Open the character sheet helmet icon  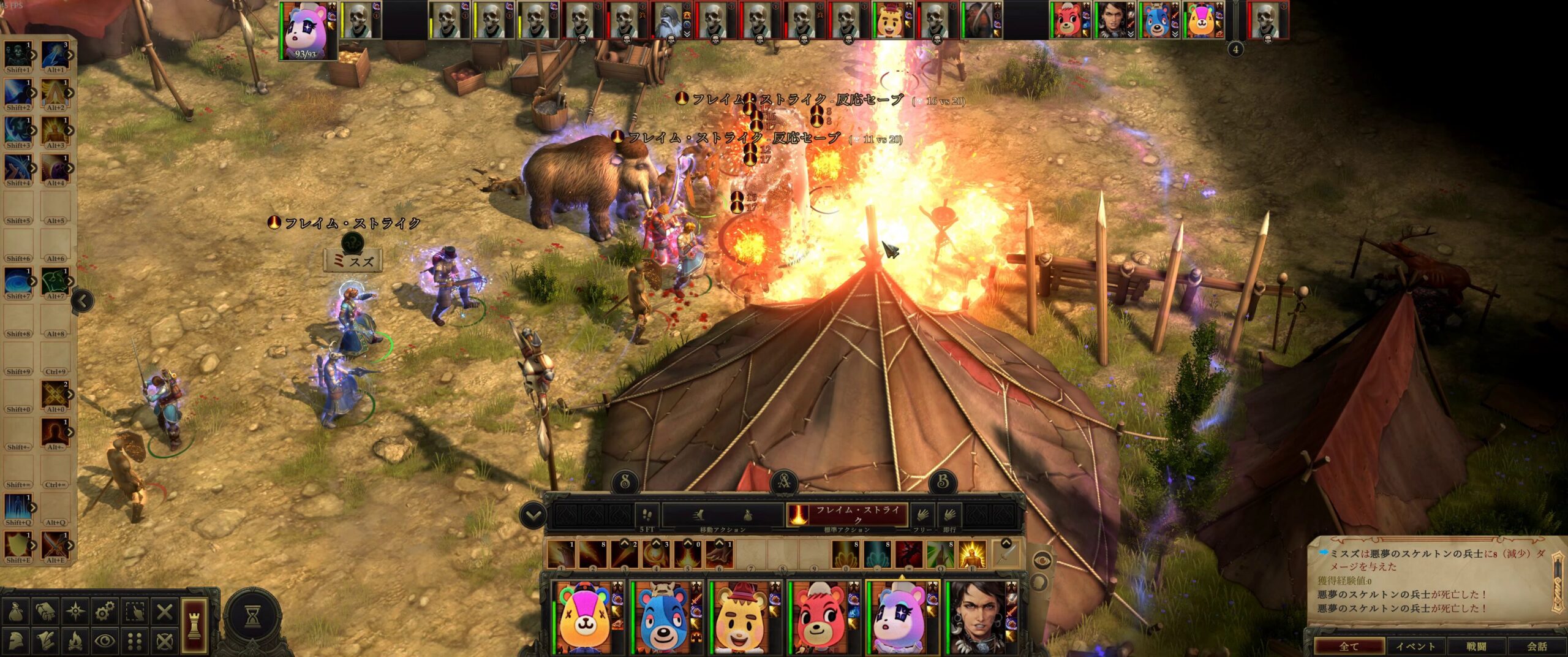click(x=15, y=642)
